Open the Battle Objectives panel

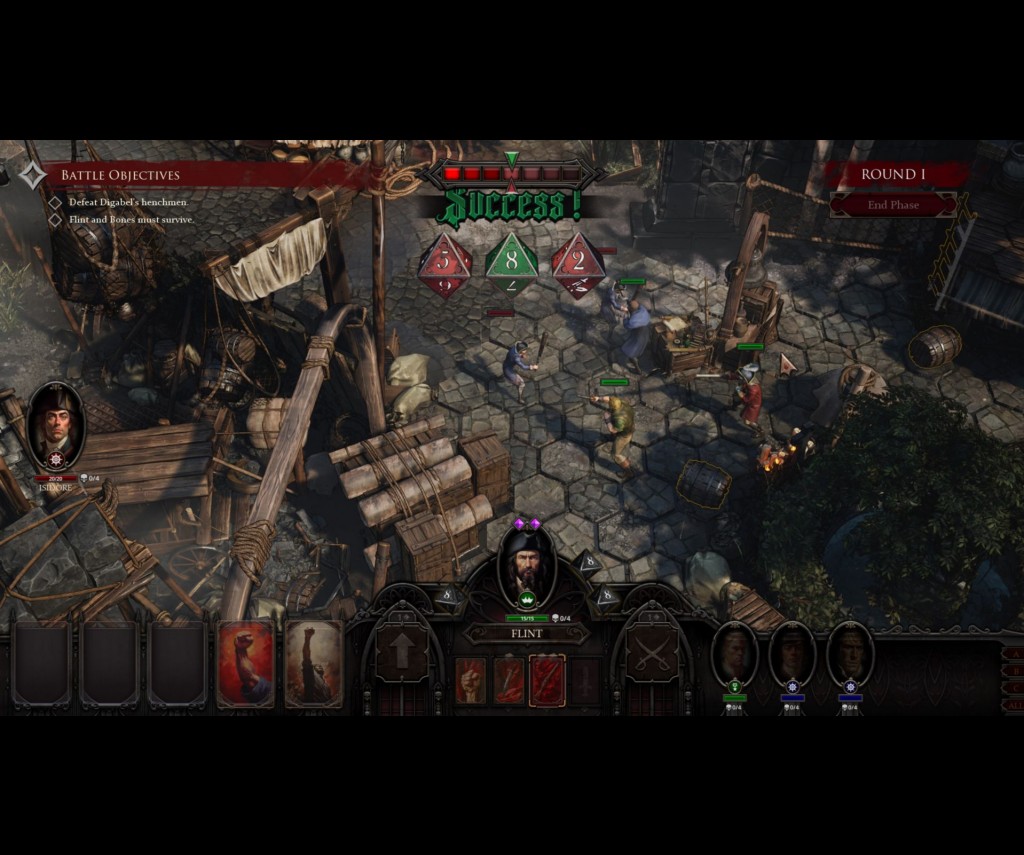[120, 175]
